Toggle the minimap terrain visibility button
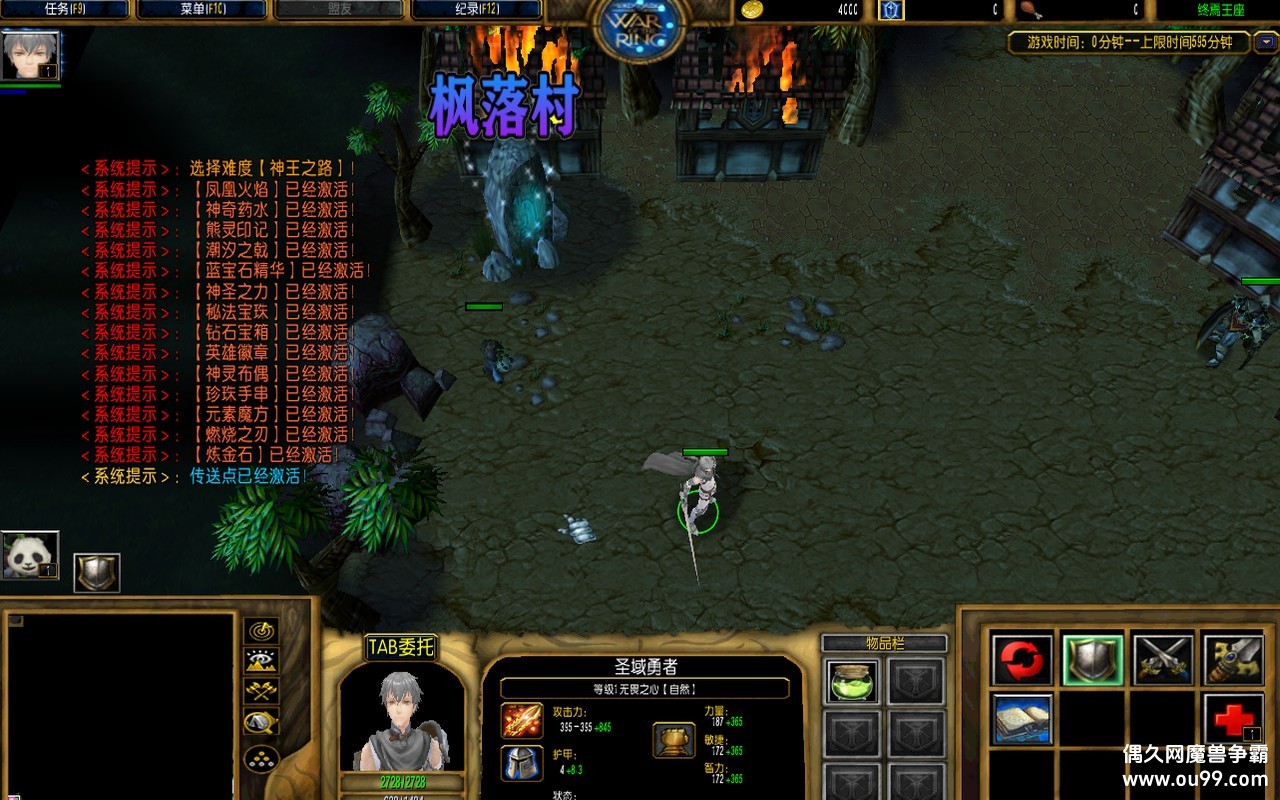Image resolution: width=1280 pixels, height=800 pixels. tap(261, 661)
